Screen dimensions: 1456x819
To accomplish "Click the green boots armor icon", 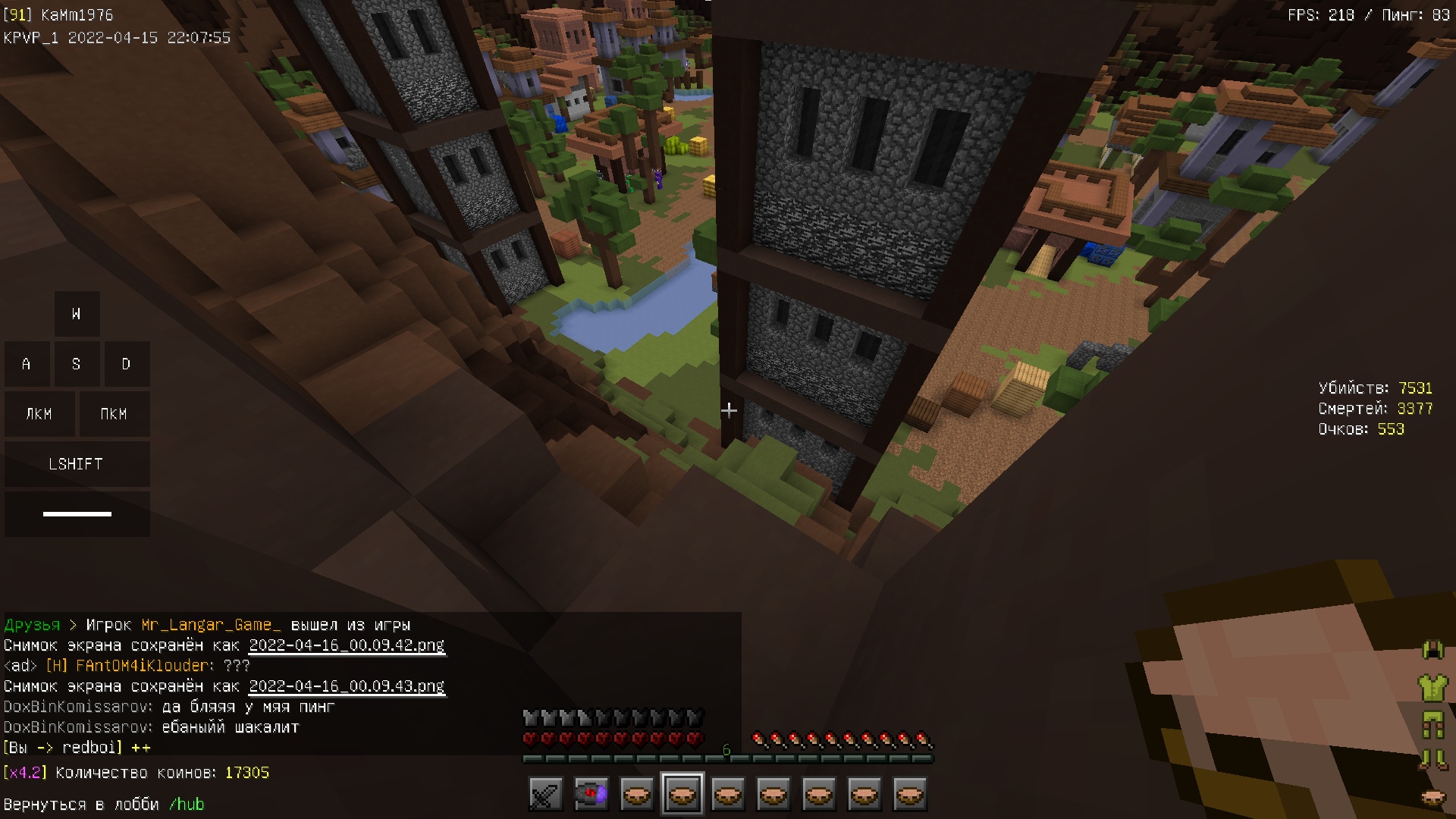I will point(1432,759).
